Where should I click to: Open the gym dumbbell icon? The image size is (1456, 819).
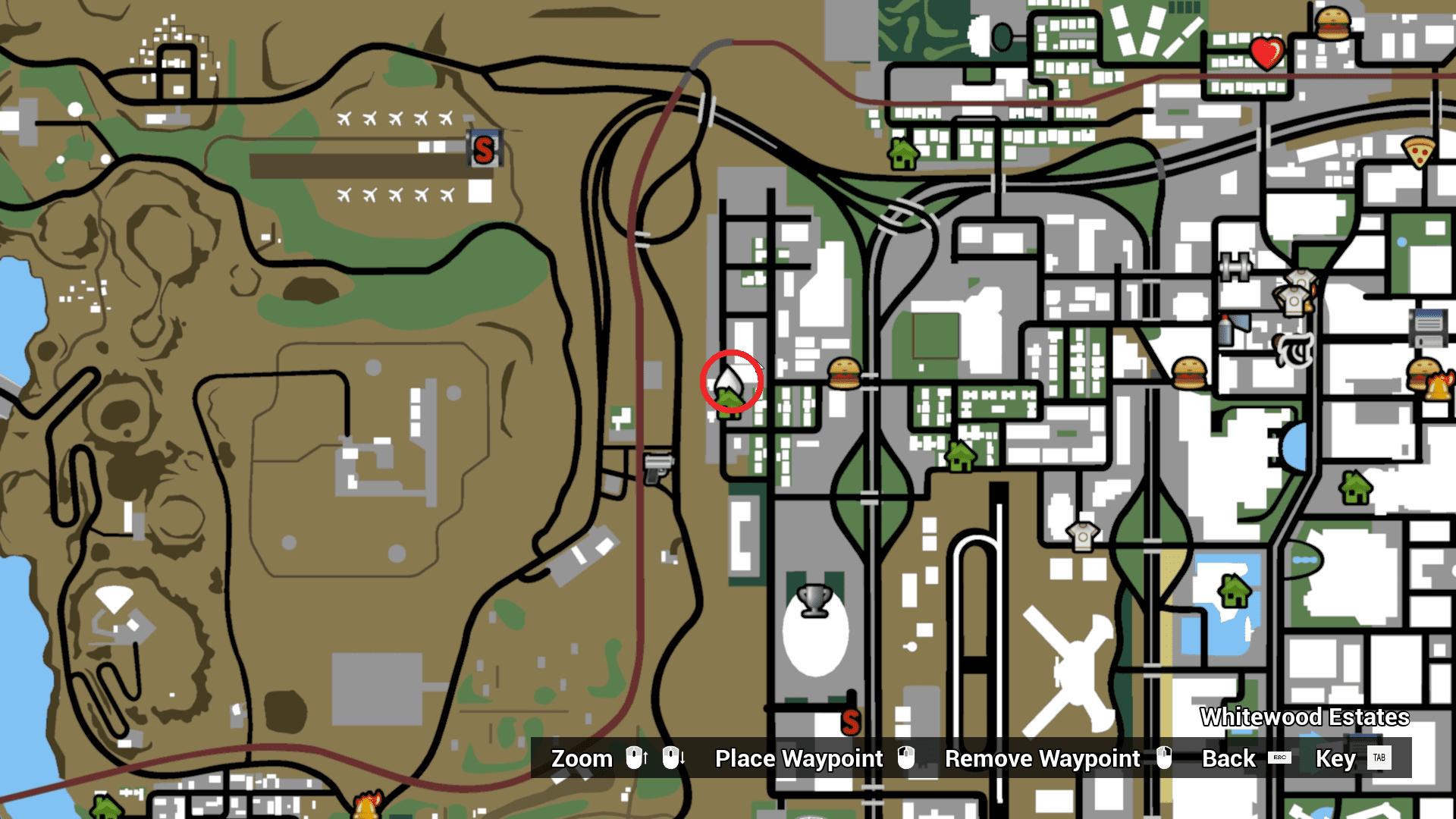[x=1236, y=267]
